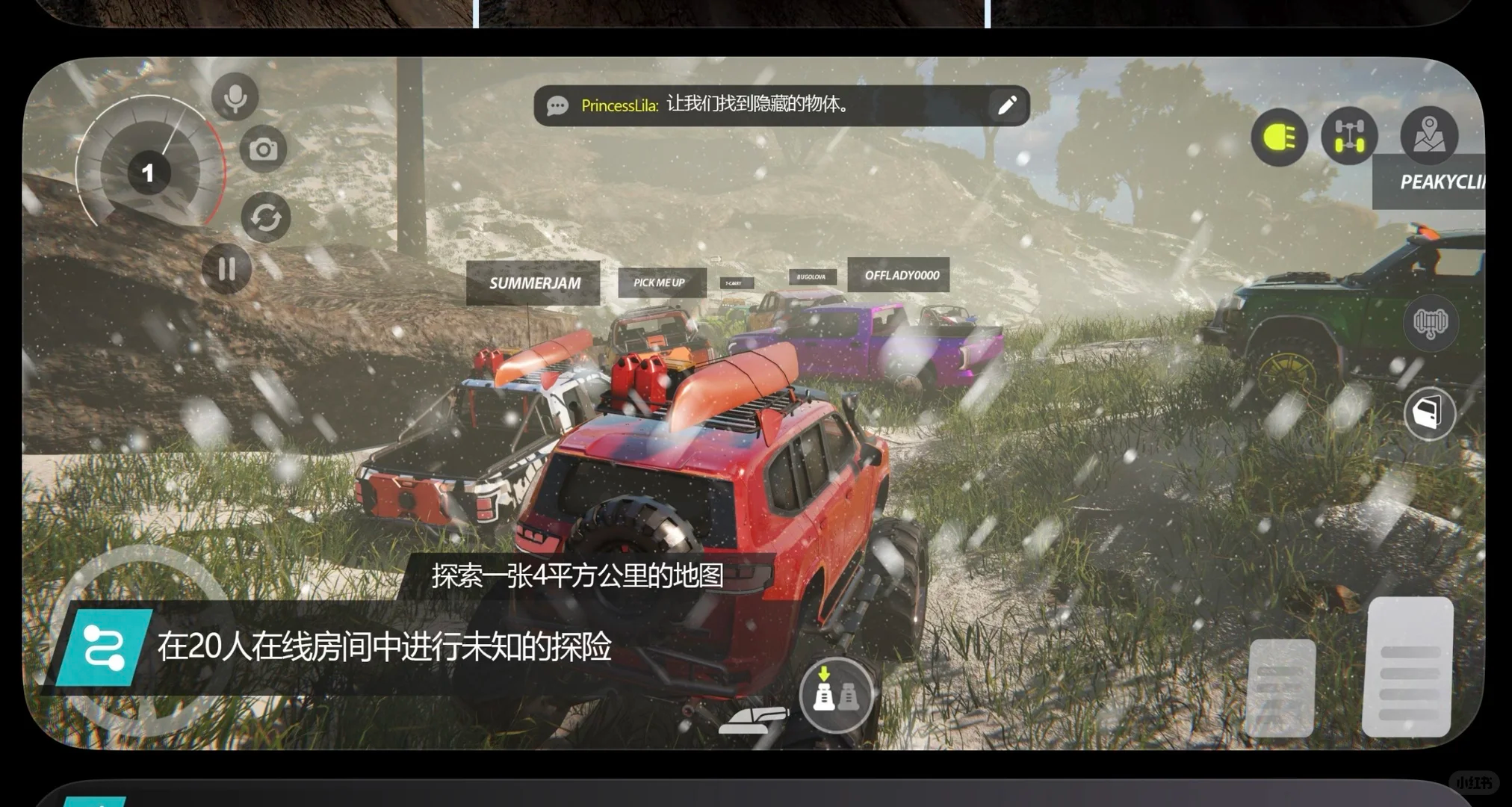The height and width of the screenshot is (807, 1512).
Task: Open the map pin button
Action: tap(1428, 135)
